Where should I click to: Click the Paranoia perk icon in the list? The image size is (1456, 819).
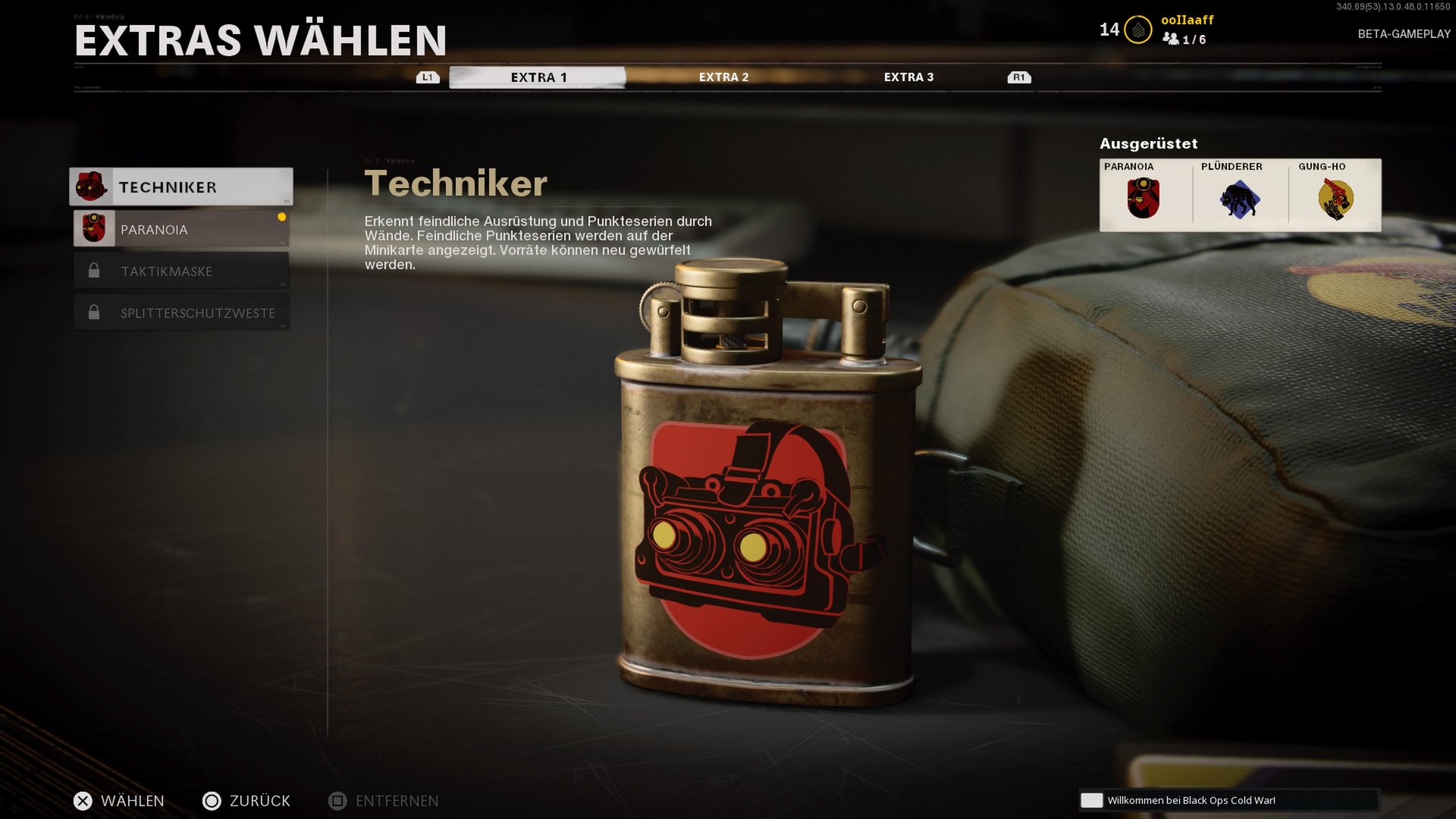point(94,227)
